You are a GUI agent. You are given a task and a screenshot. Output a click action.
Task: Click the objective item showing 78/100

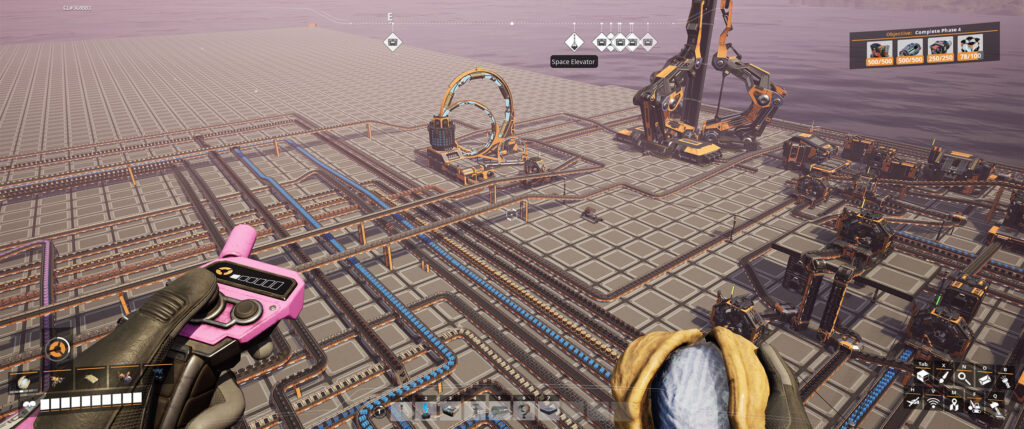(x=969, y=50)
